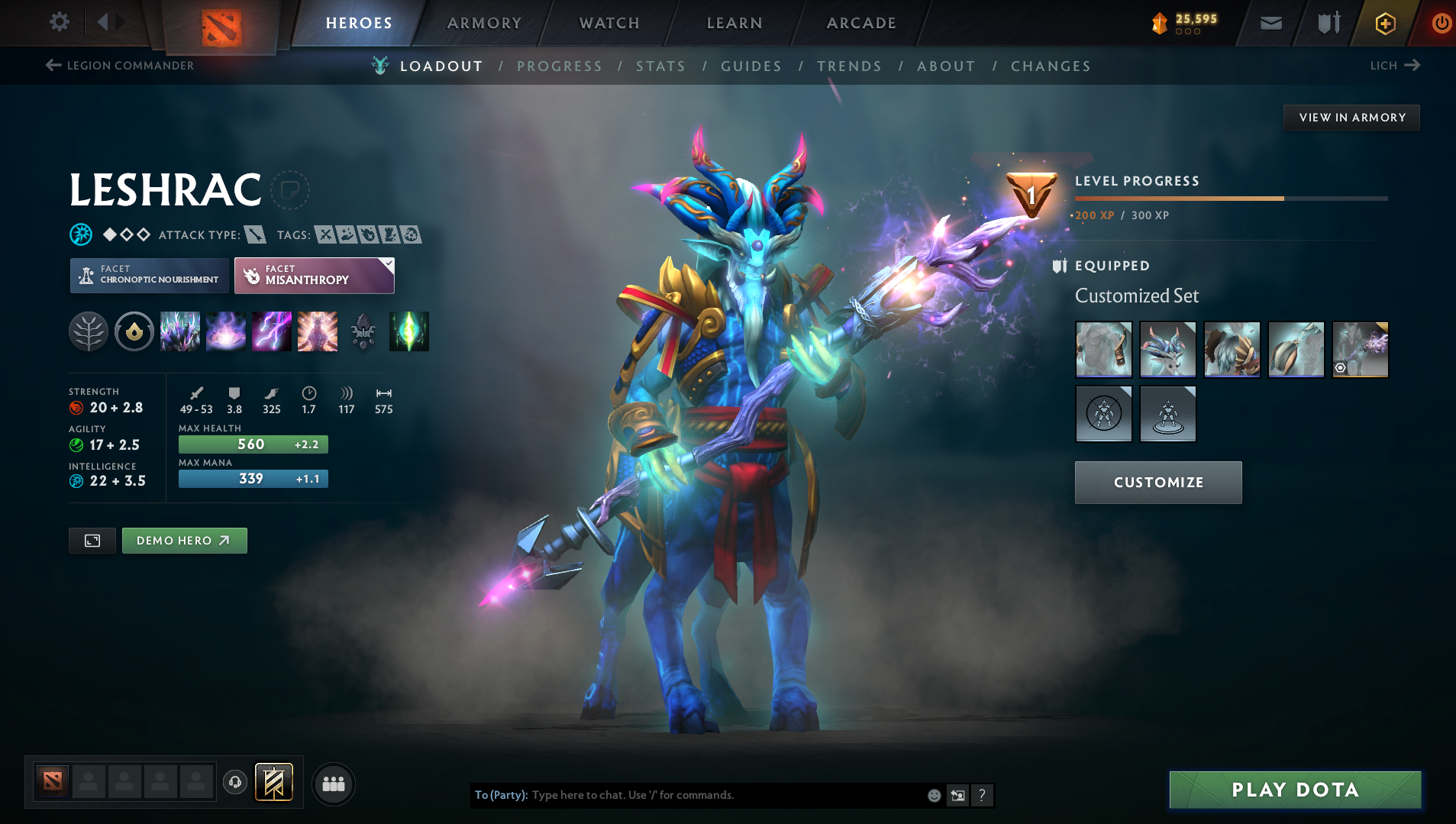The height and width of the screenshot is (824, 1456).
Task: Select Leshrac's Diabolic Edict ability icon
Action: point(226,331)
